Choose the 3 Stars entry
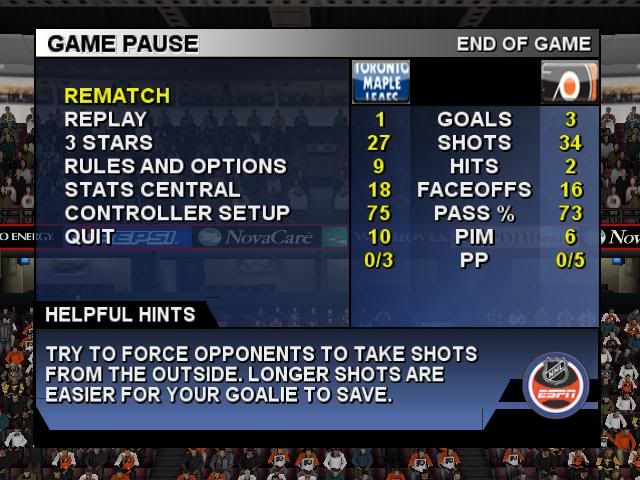 [x=109, y=143]
